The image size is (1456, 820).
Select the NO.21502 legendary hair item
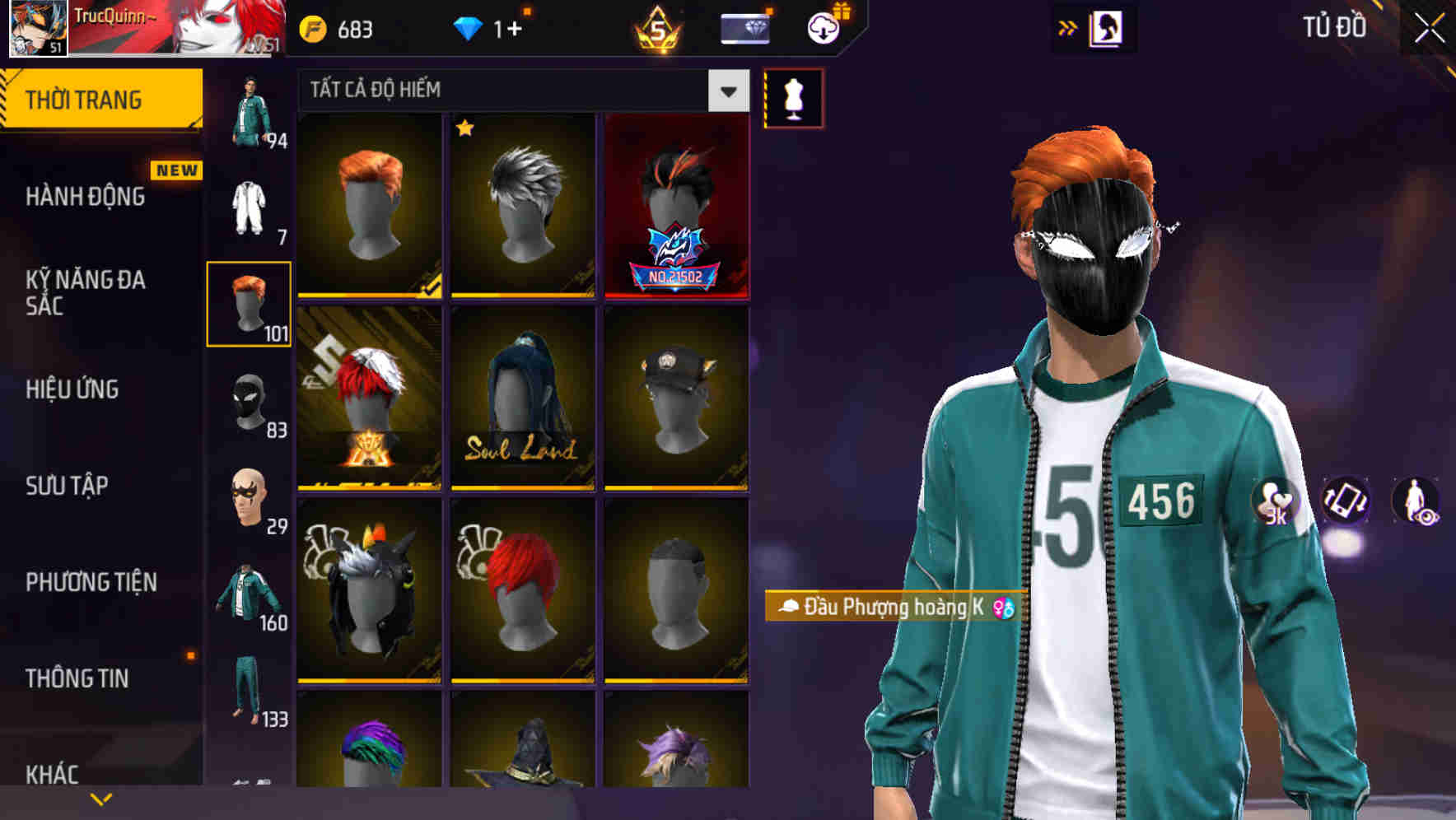[677, 206]
